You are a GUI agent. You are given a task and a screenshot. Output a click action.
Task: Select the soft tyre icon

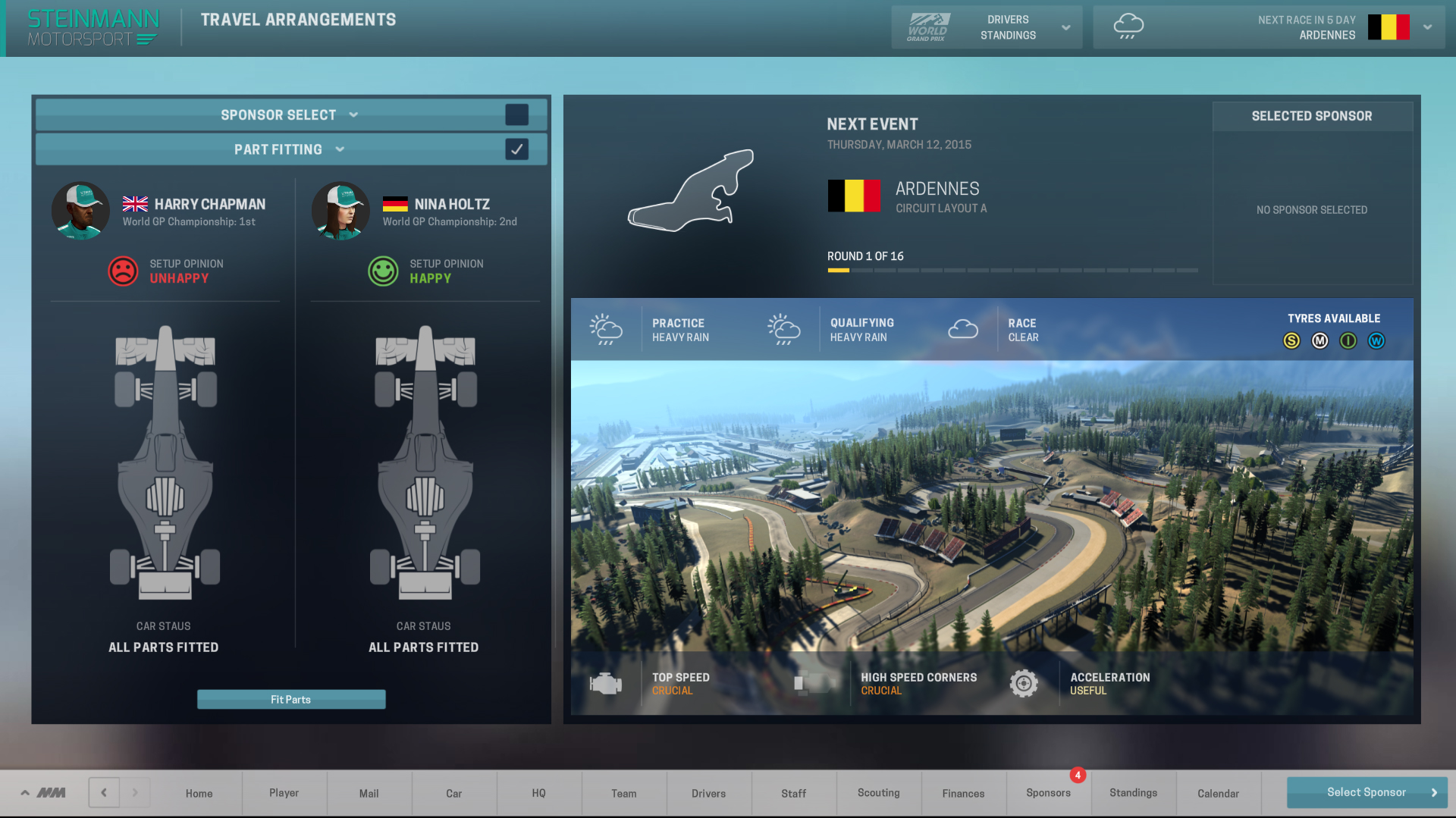pyautogui.click(x=1291, y=341)
